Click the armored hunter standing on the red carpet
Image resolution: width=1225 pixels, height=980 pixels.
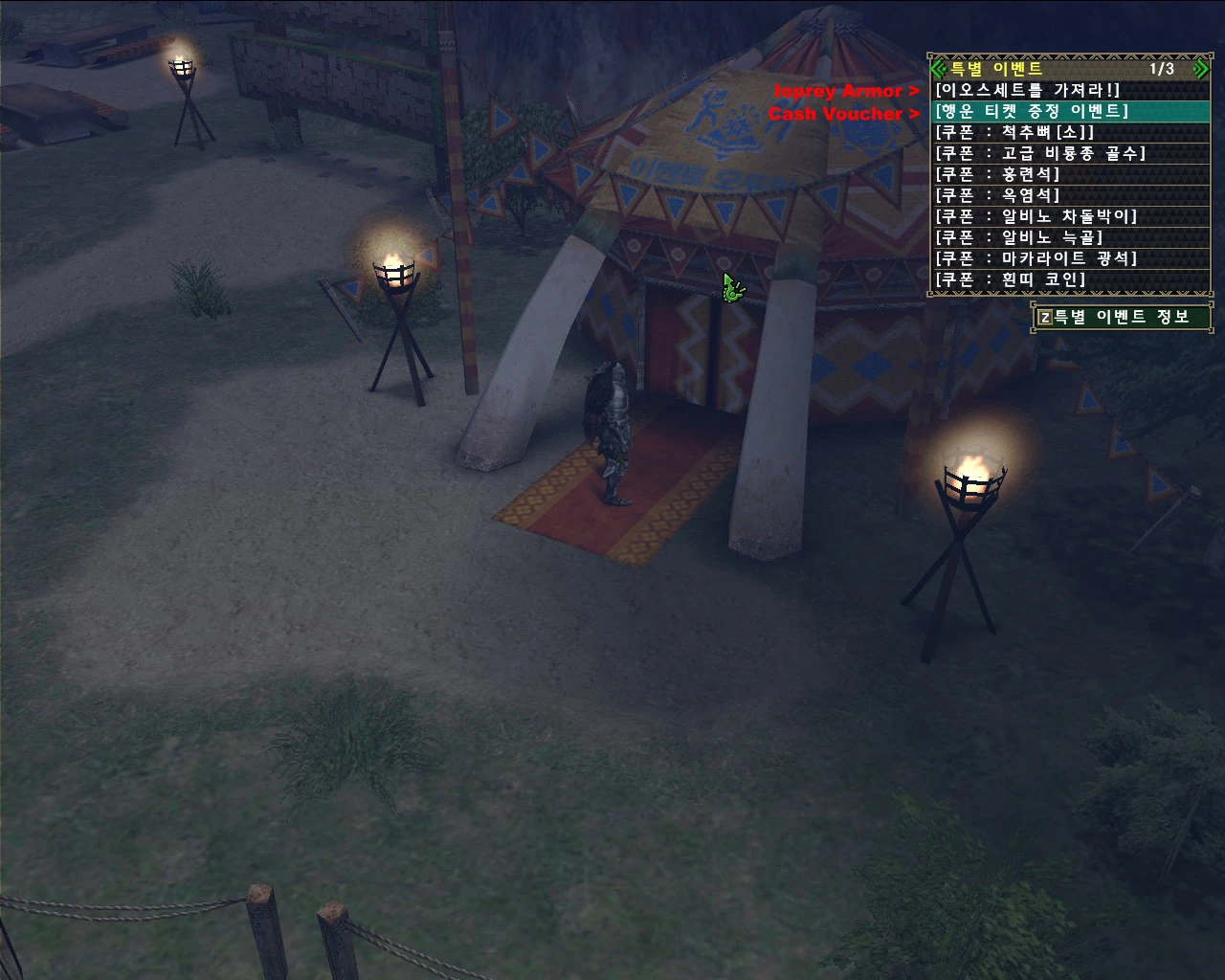(x=612, y=431)
